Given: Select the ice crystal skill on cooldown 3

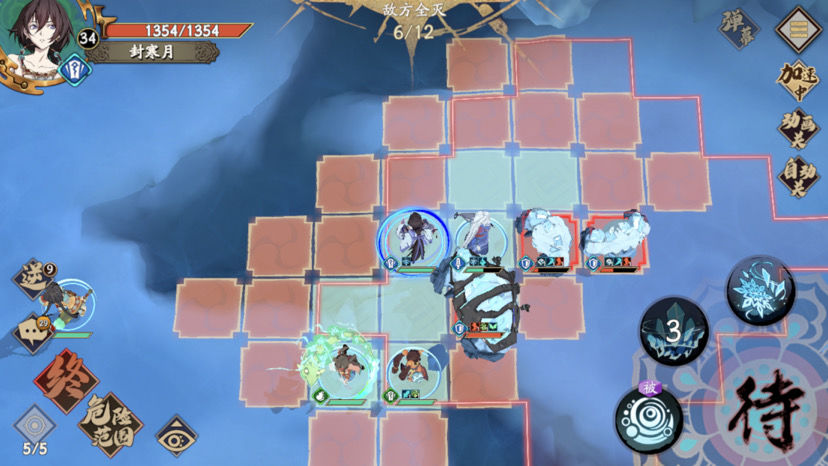Looking at the screenshot, I should point(674,330).
